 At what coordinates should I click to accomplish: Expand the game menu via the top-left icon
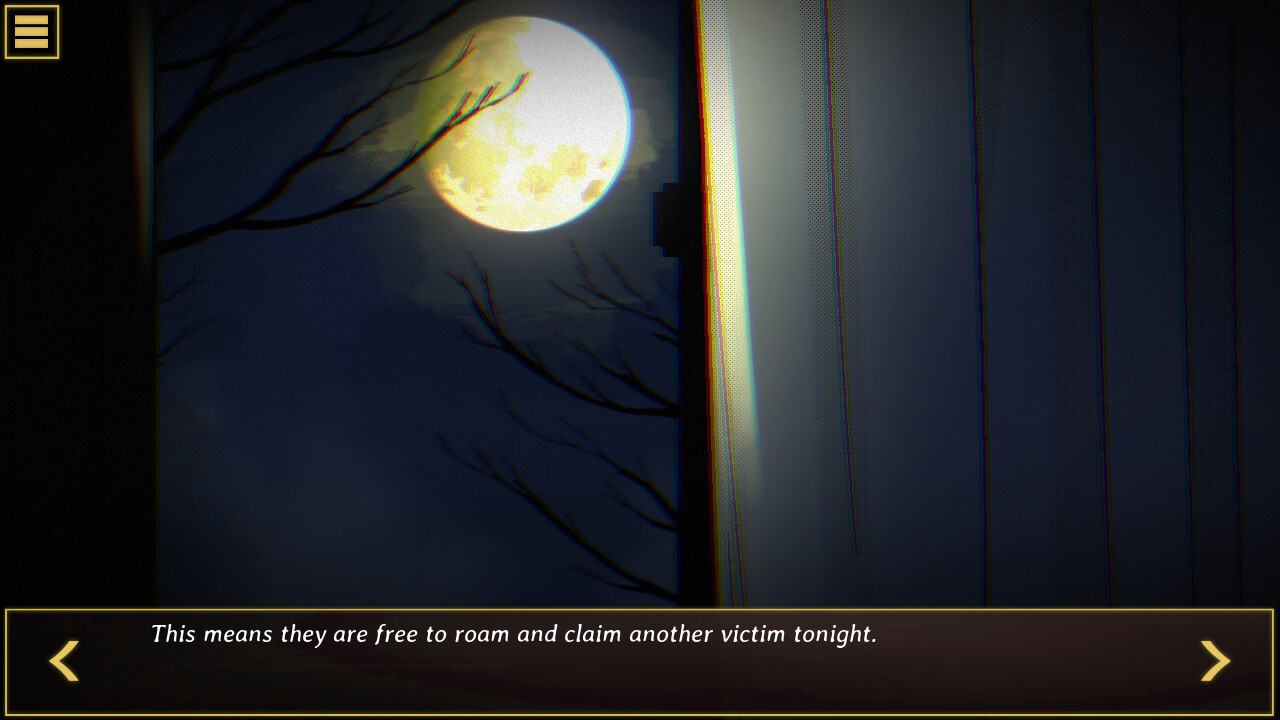coord(31,31)
